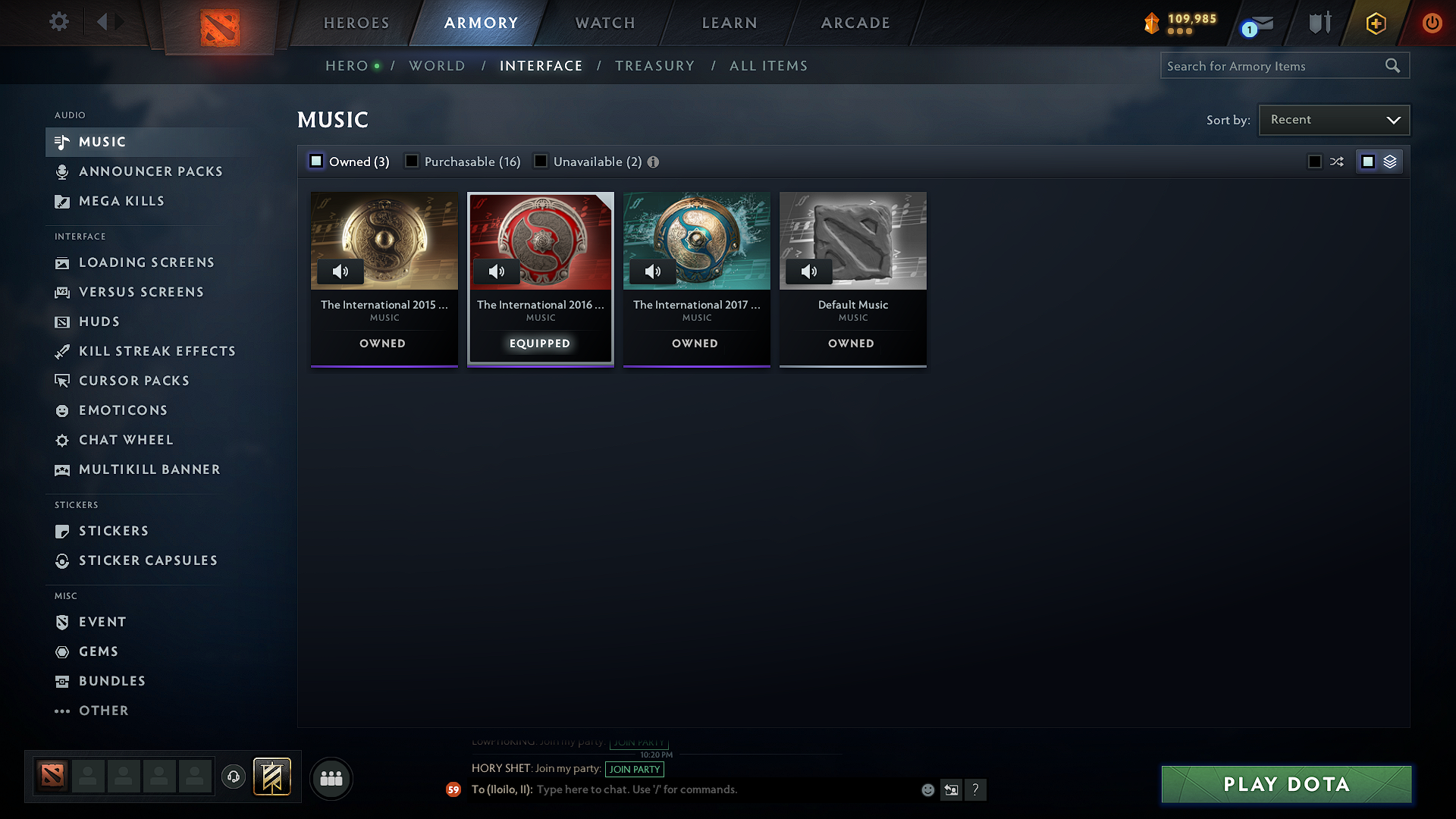Switch to the Watch tab
Viewport: 1456px width, 819px height.
click(x=604, y=23)
